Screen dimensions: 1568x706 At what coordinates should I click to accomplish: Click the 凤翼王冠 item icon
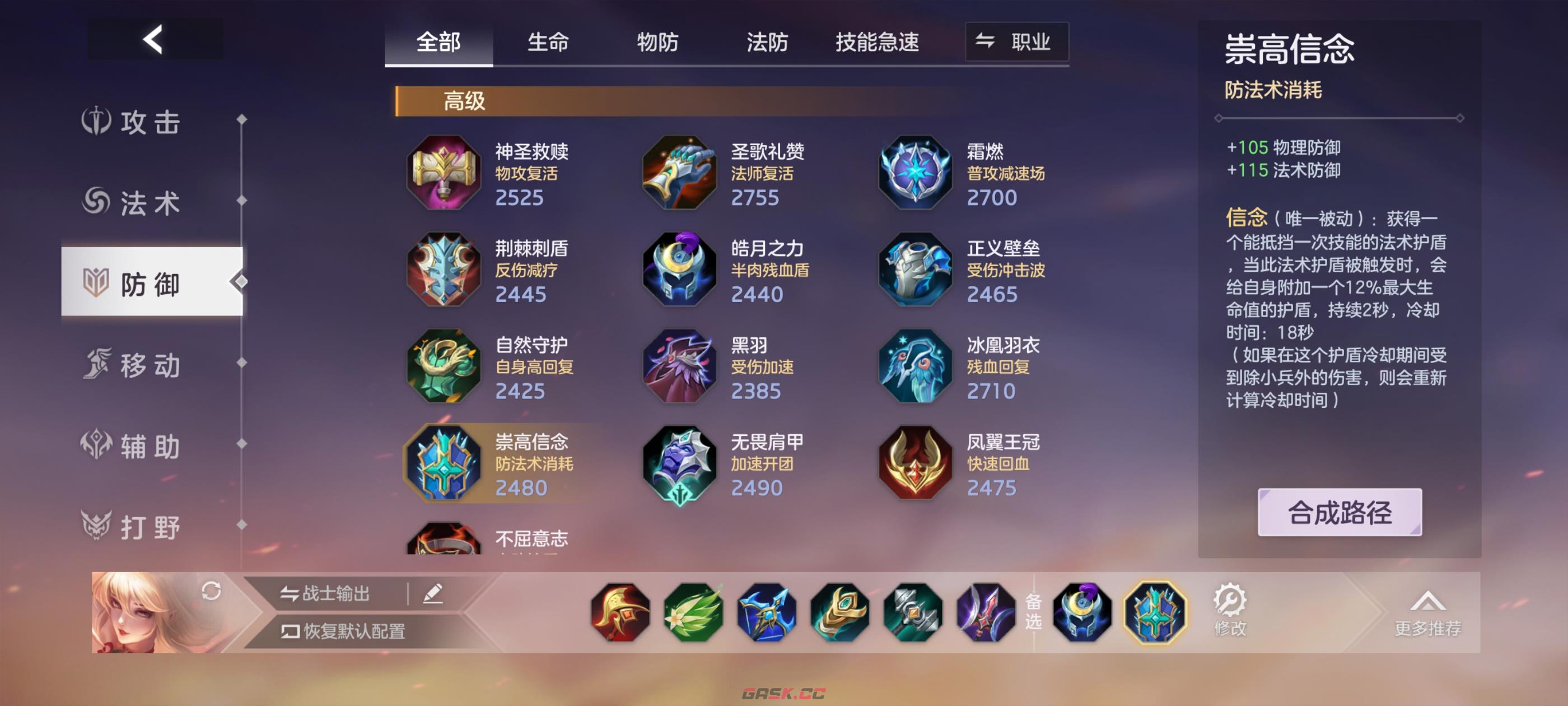pos(914,463)
